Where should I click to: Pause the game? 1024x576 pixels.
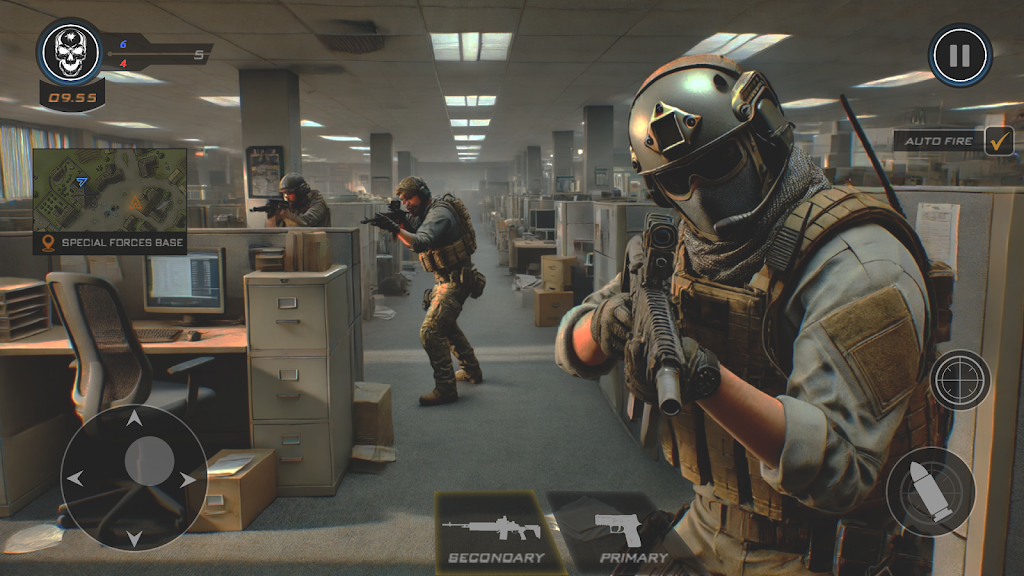(959, 55)
